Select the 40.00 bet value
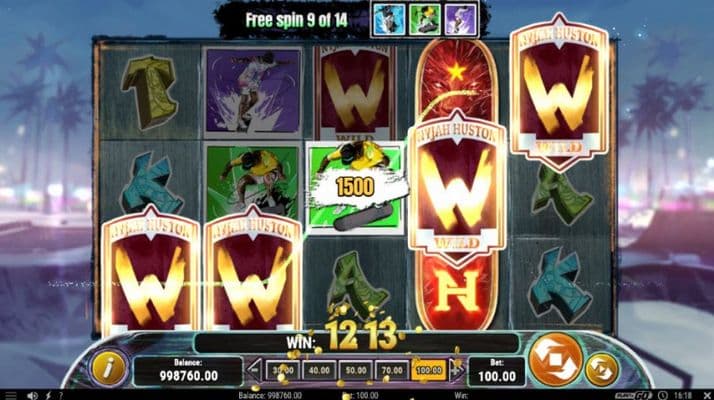Viewport: 714px width, 400px height. tap(319, 370)
